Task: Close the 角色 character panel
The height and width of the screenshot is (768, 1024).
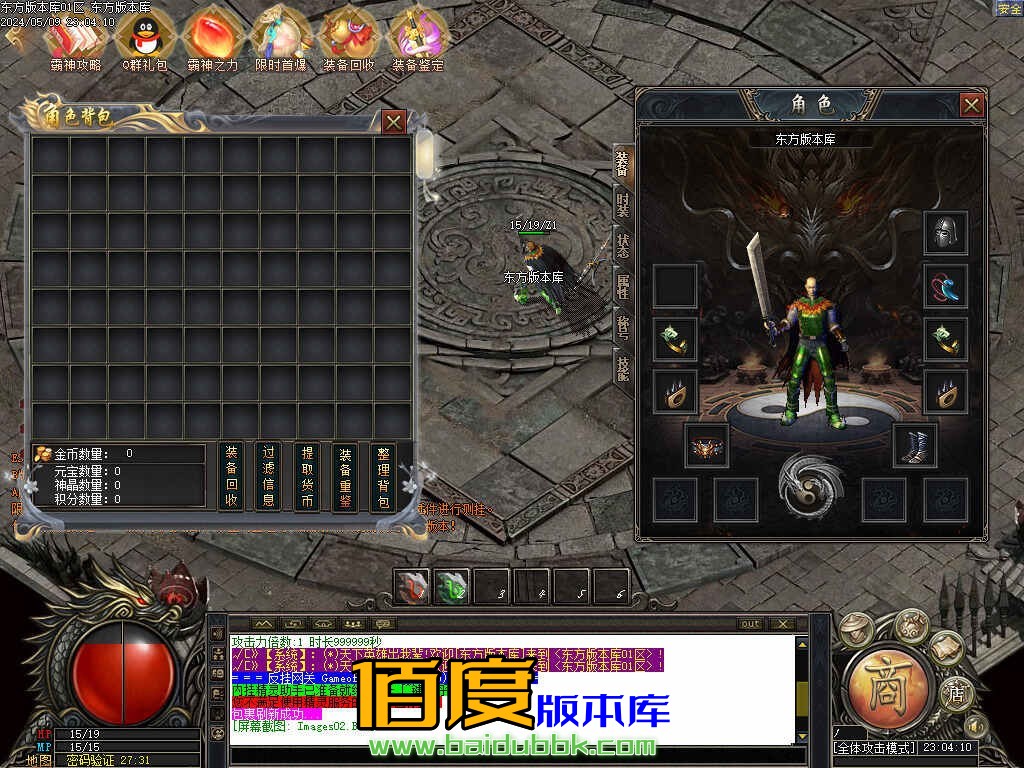Action: 971,105
